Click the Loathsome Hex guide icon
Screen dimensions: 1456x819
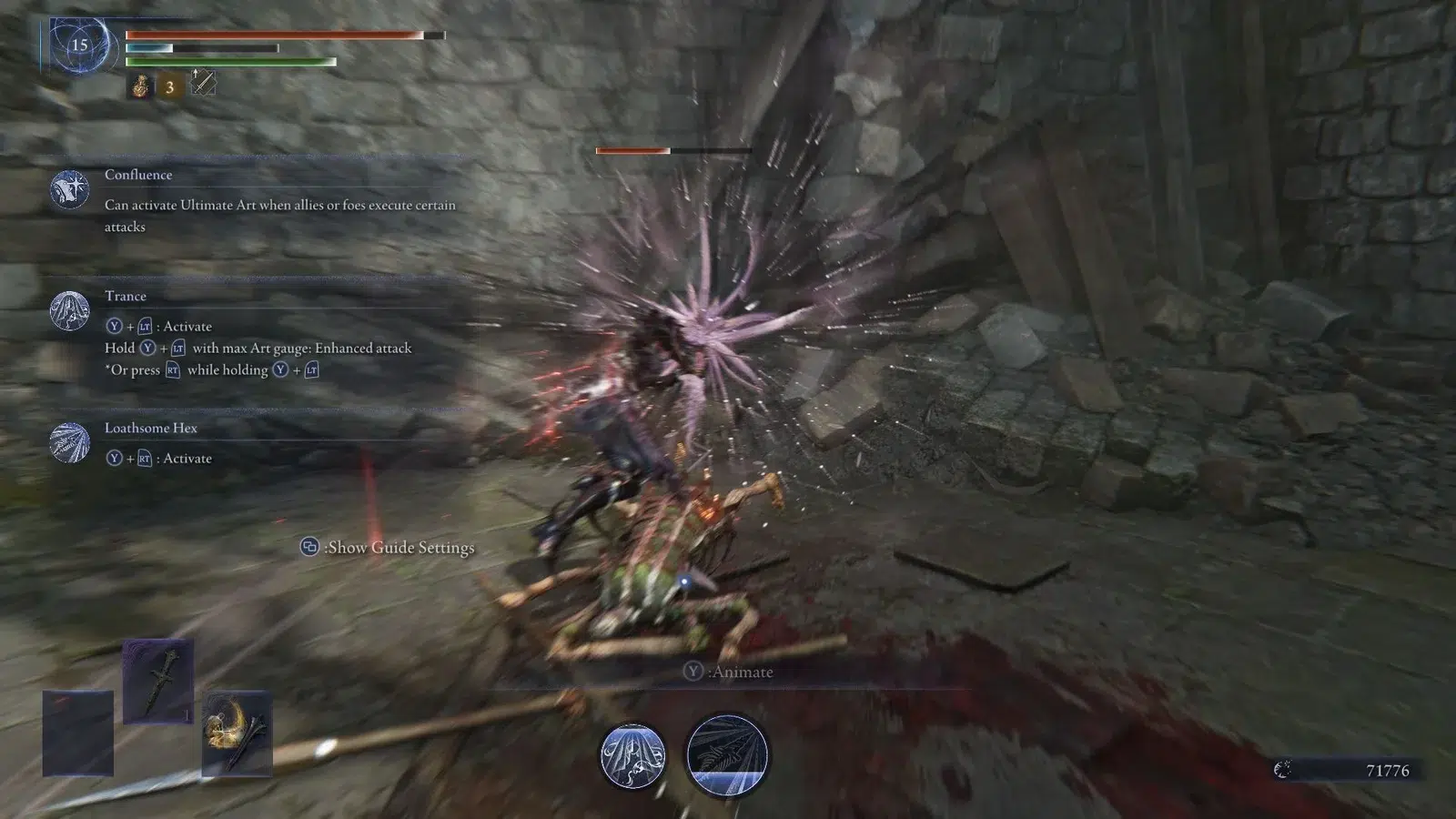[70, 443]
